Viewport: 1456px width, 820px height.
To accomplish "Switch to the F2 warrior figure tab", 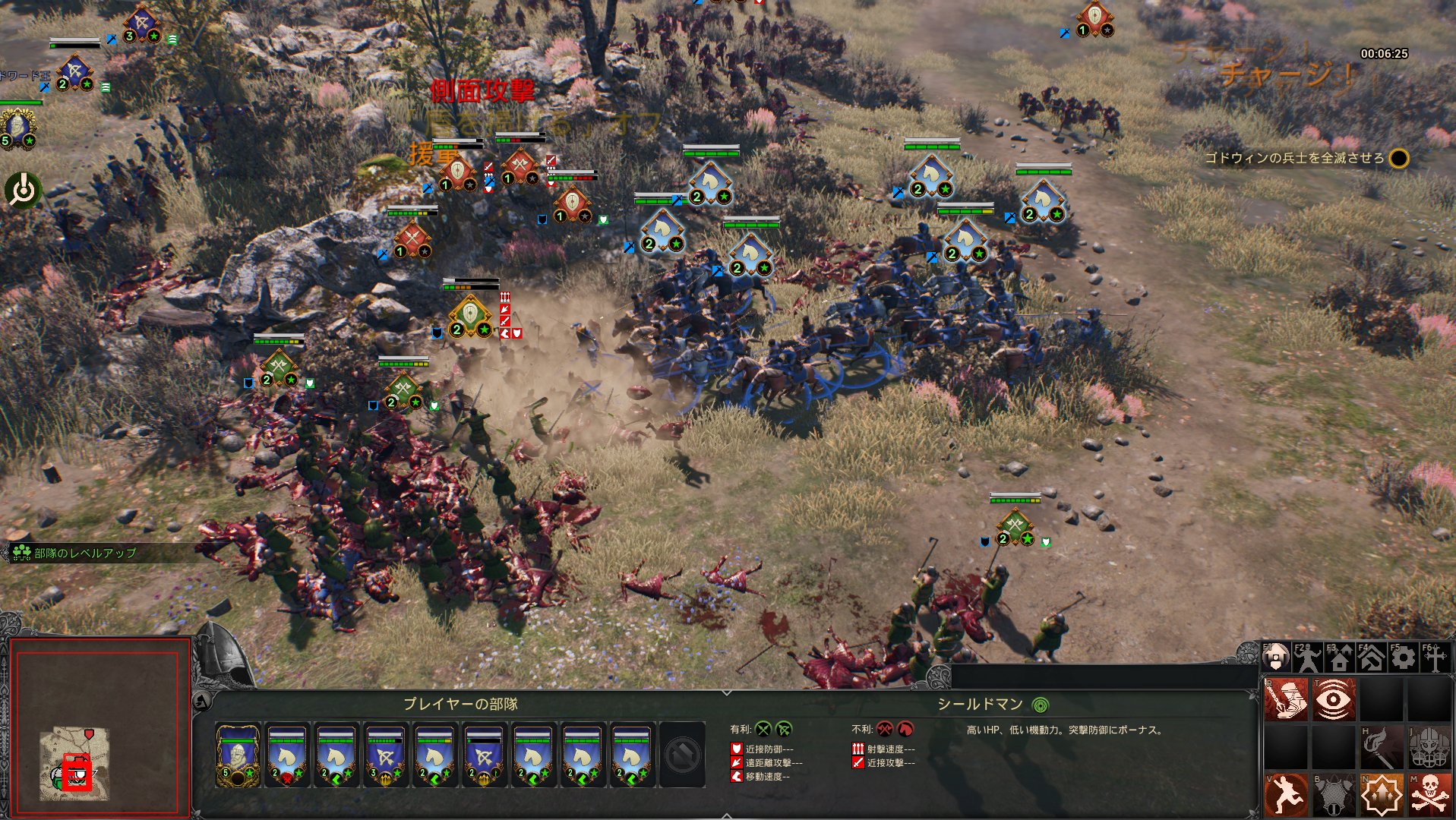I will point(1307,658).
